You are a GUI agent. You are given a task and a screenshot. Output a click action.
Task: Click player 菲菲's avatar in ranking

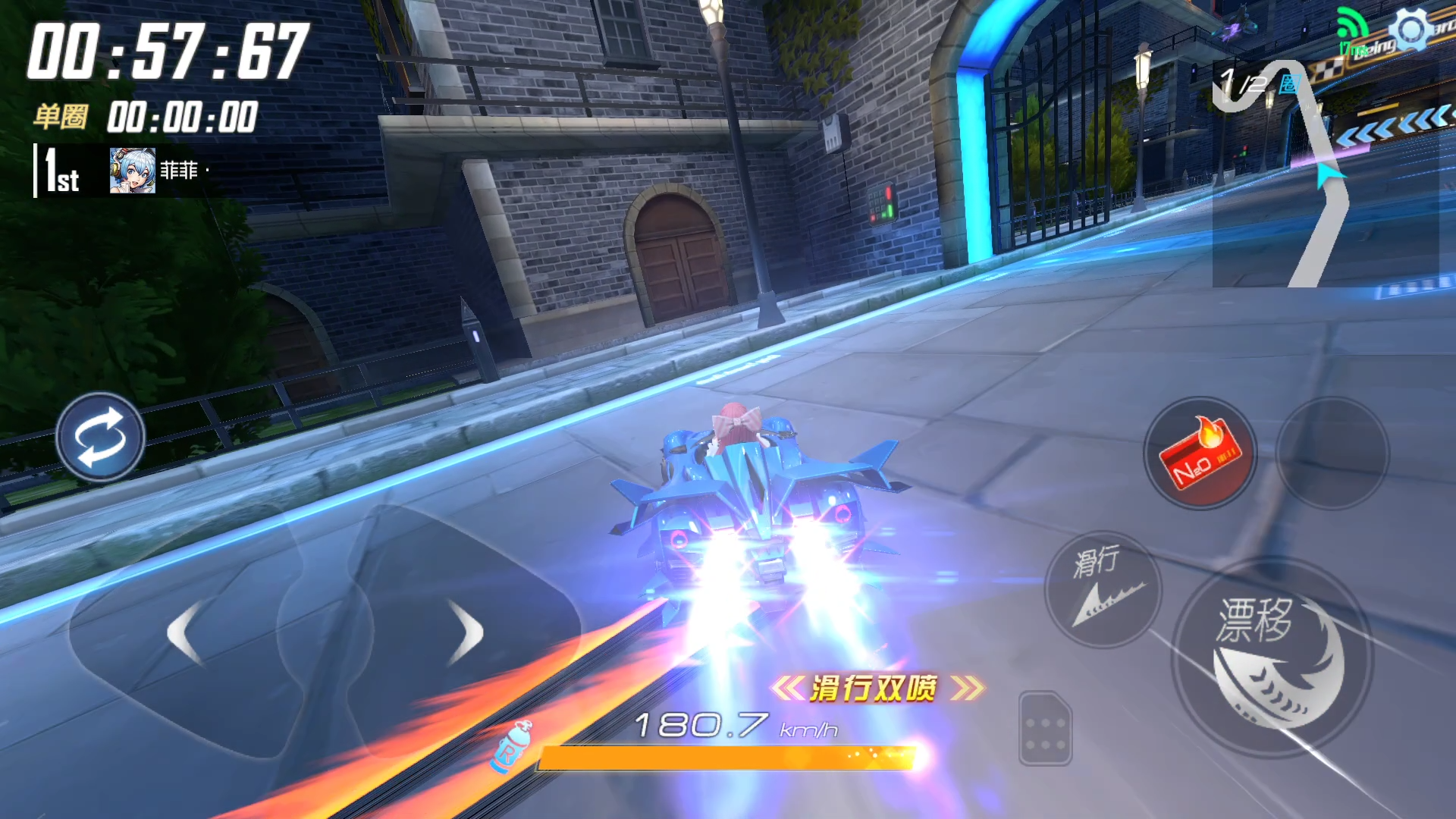[132, 171]
